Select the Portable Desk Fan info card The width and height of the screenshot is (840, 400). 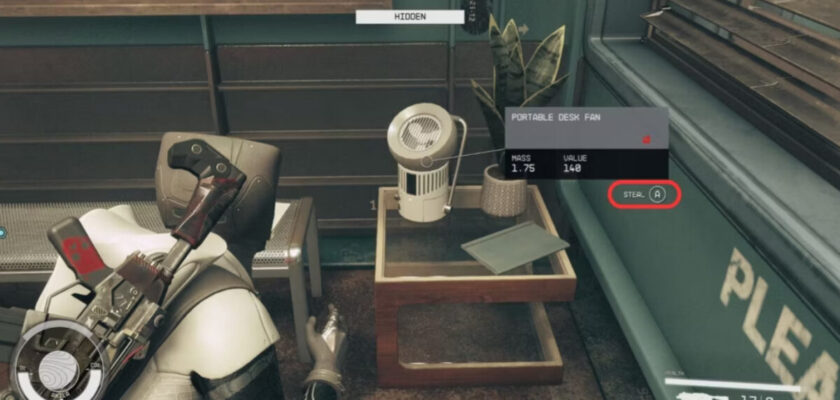[585, 143]
